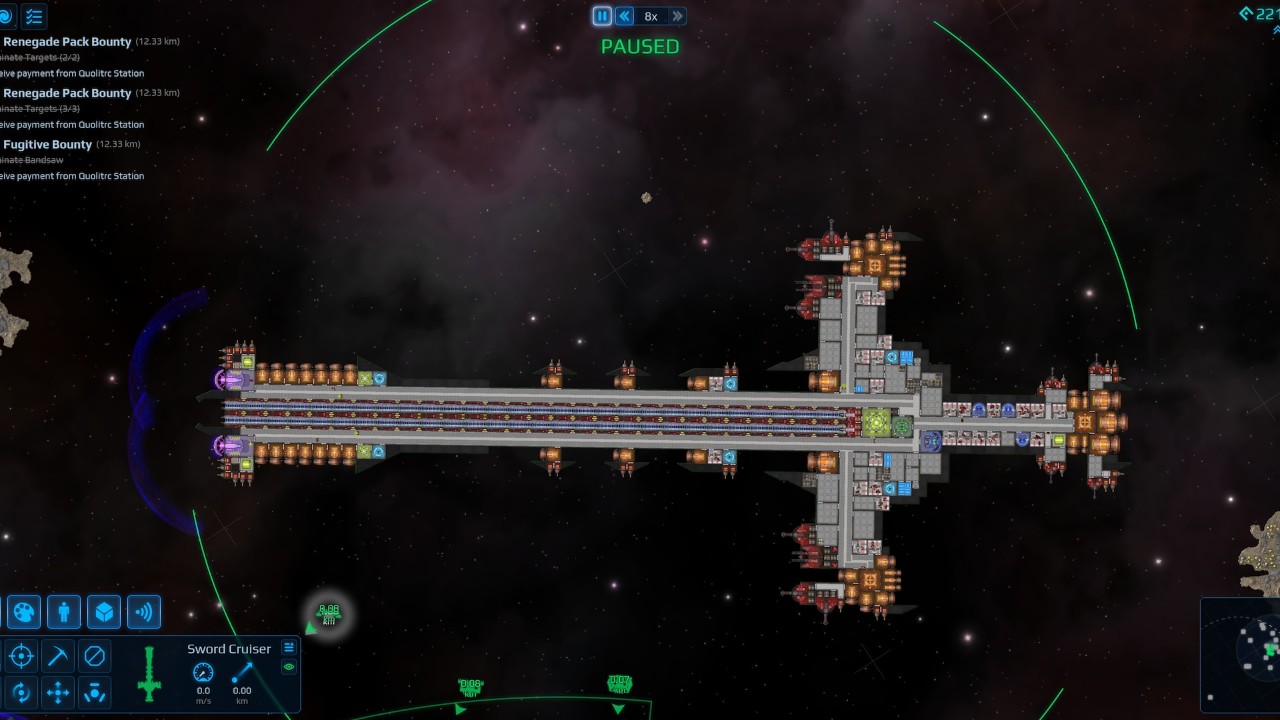Open the Sword Cruiser details list toggle
The height and width of the screenshot is (720, 1280).
(x=289, y=648)
